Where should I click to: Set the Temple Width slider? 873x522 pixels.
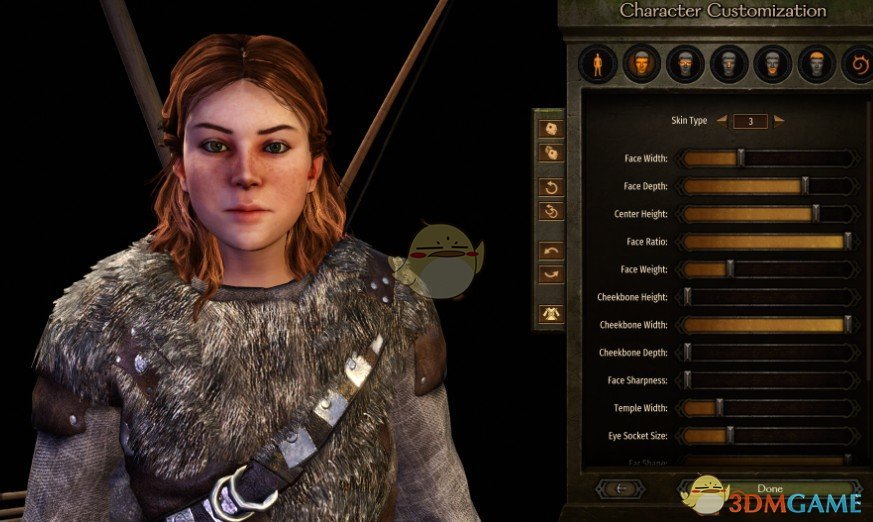click(719, 408)
